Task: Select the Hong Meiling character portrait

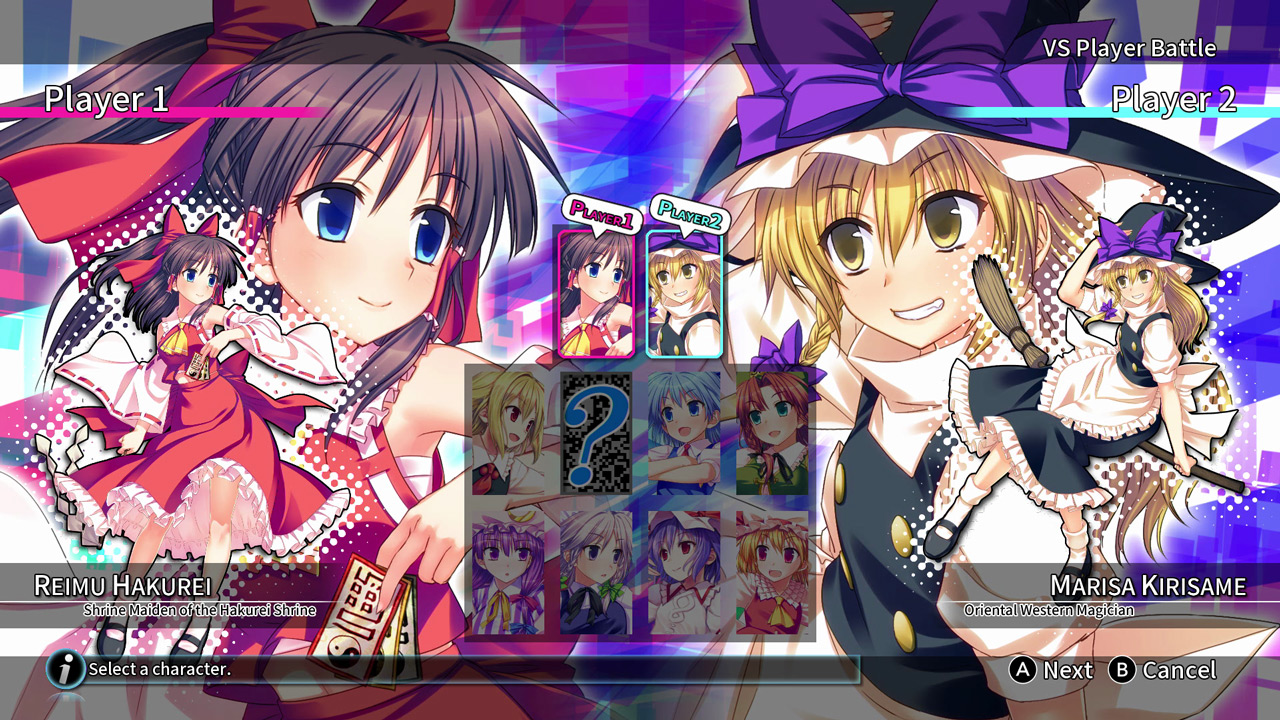Action: pos(772,430)
